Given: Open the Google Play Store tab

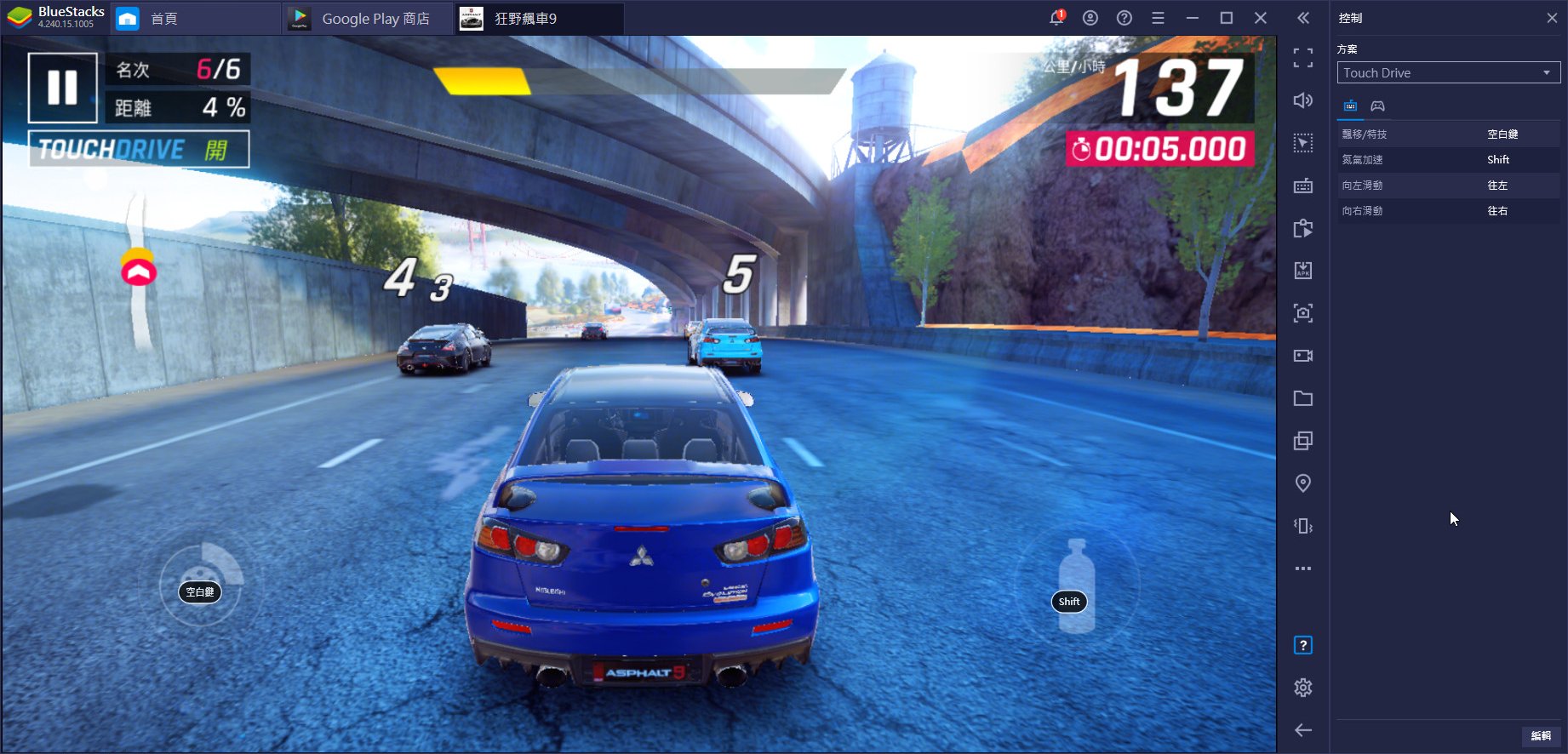Looking at the screenshot, I should tap(368, 19).
